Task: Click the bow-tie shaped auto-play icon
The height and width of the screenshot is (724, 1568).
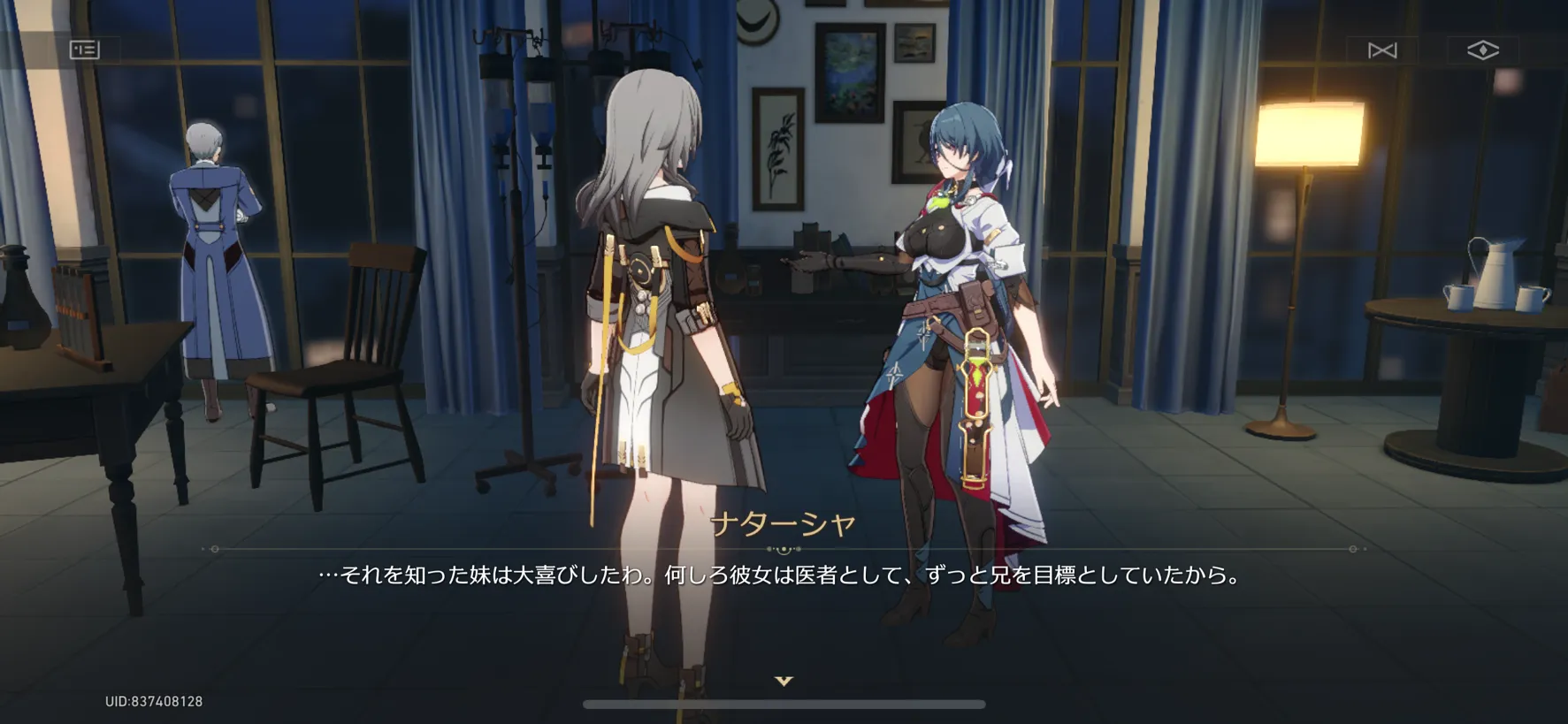Action: coord(1382,50)
